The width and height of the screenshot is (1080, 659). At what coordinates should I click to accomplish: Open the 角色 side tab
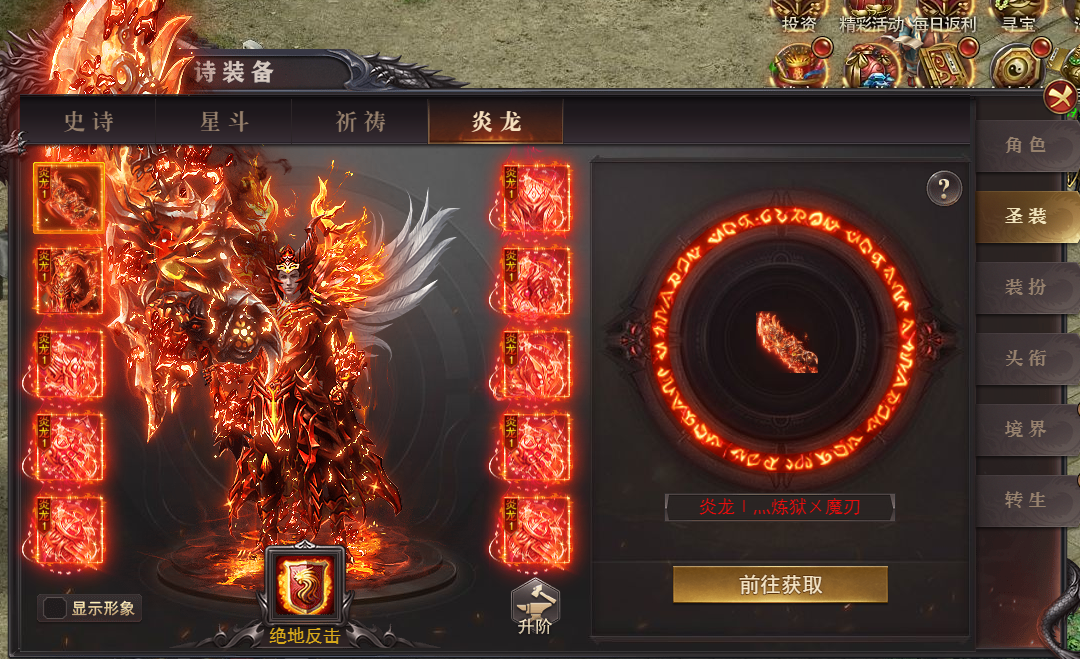coord(1025,145)
